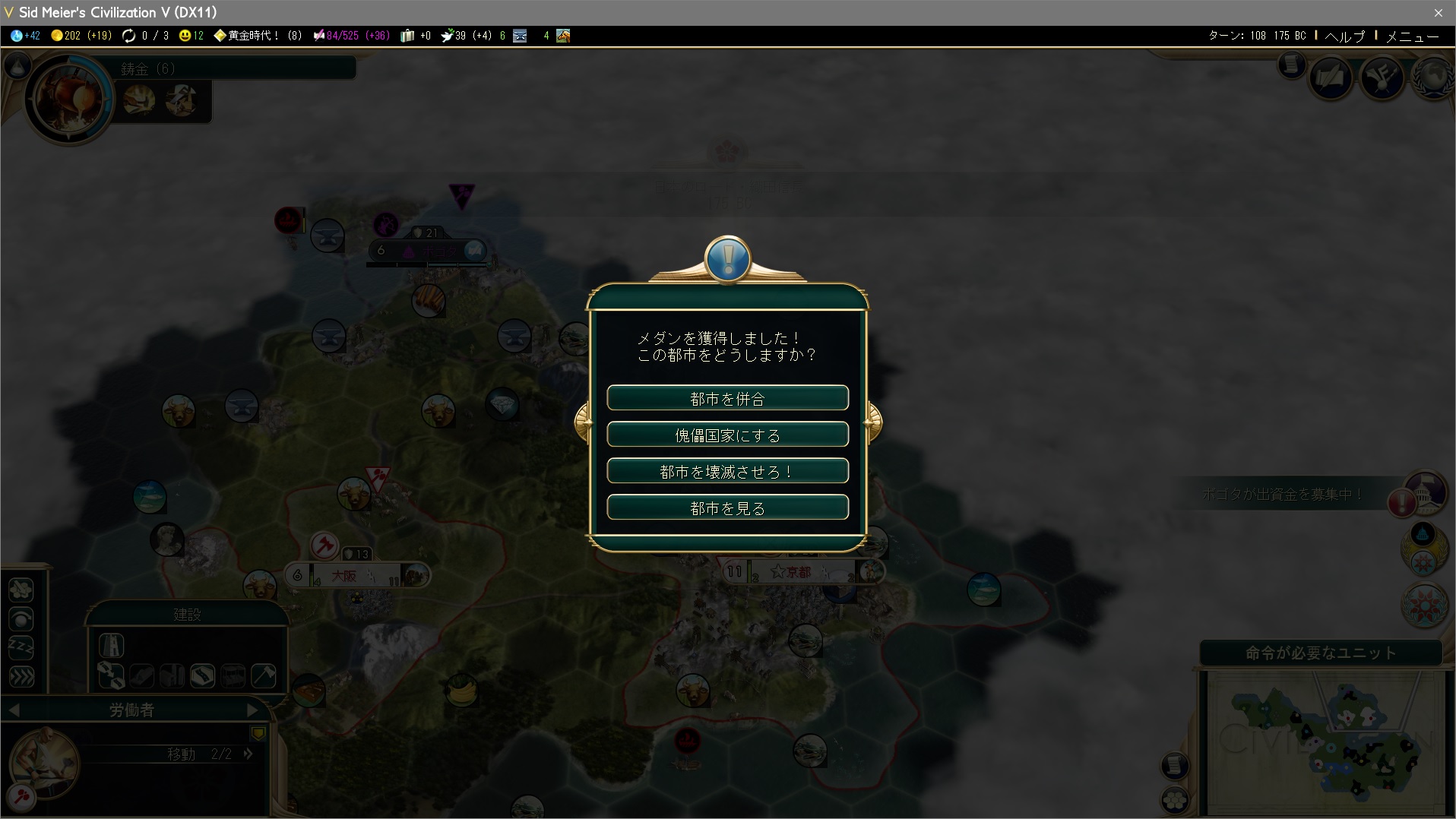Click 都市を見る to view the city

727,508
